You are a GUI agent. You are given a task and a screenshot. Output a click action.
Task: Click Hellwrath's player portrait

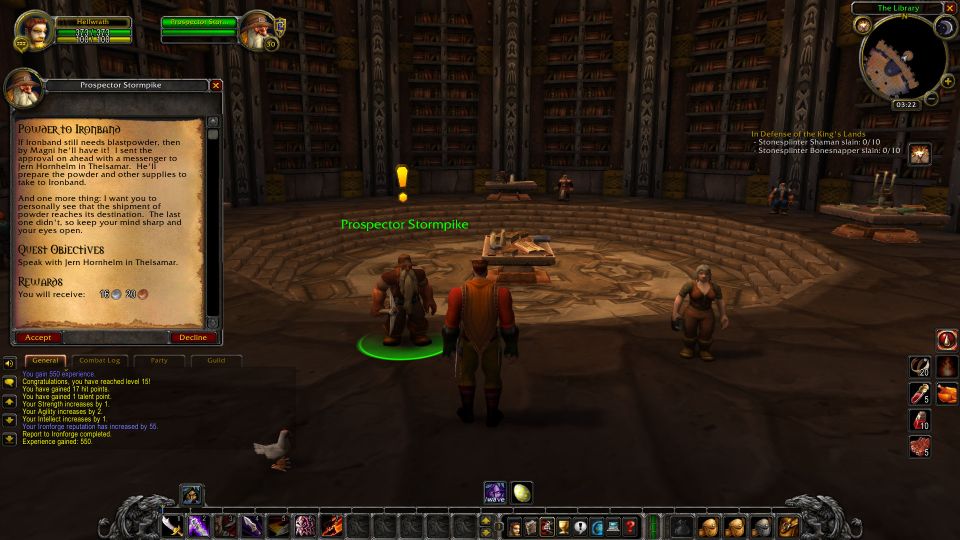pyautogui.click(x=33, y=28)
